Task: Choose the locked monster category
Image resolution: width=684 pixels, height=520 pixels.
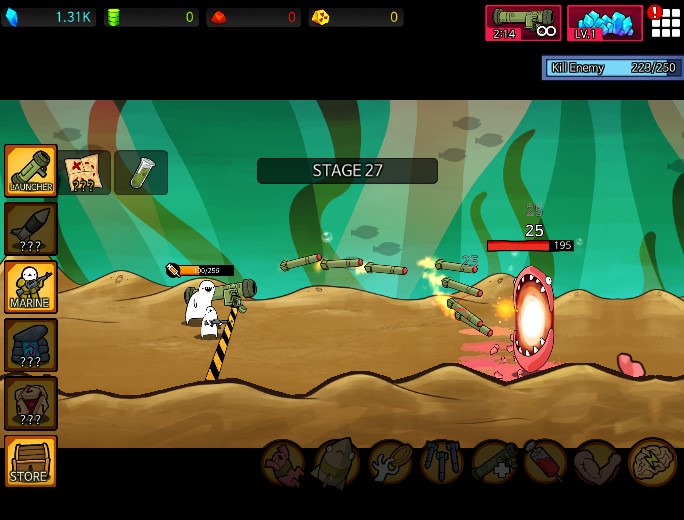Action: [30, 402]
